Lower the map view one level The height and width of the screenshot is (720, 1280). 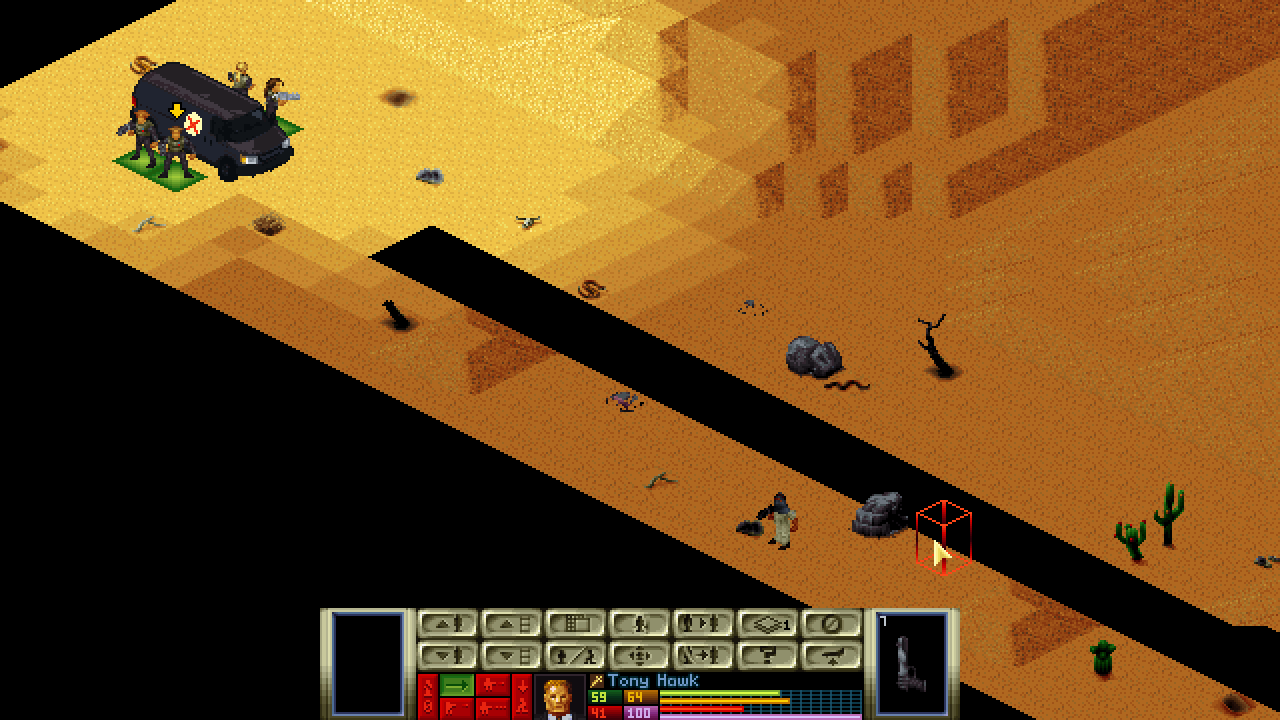[x=511, y=656]
